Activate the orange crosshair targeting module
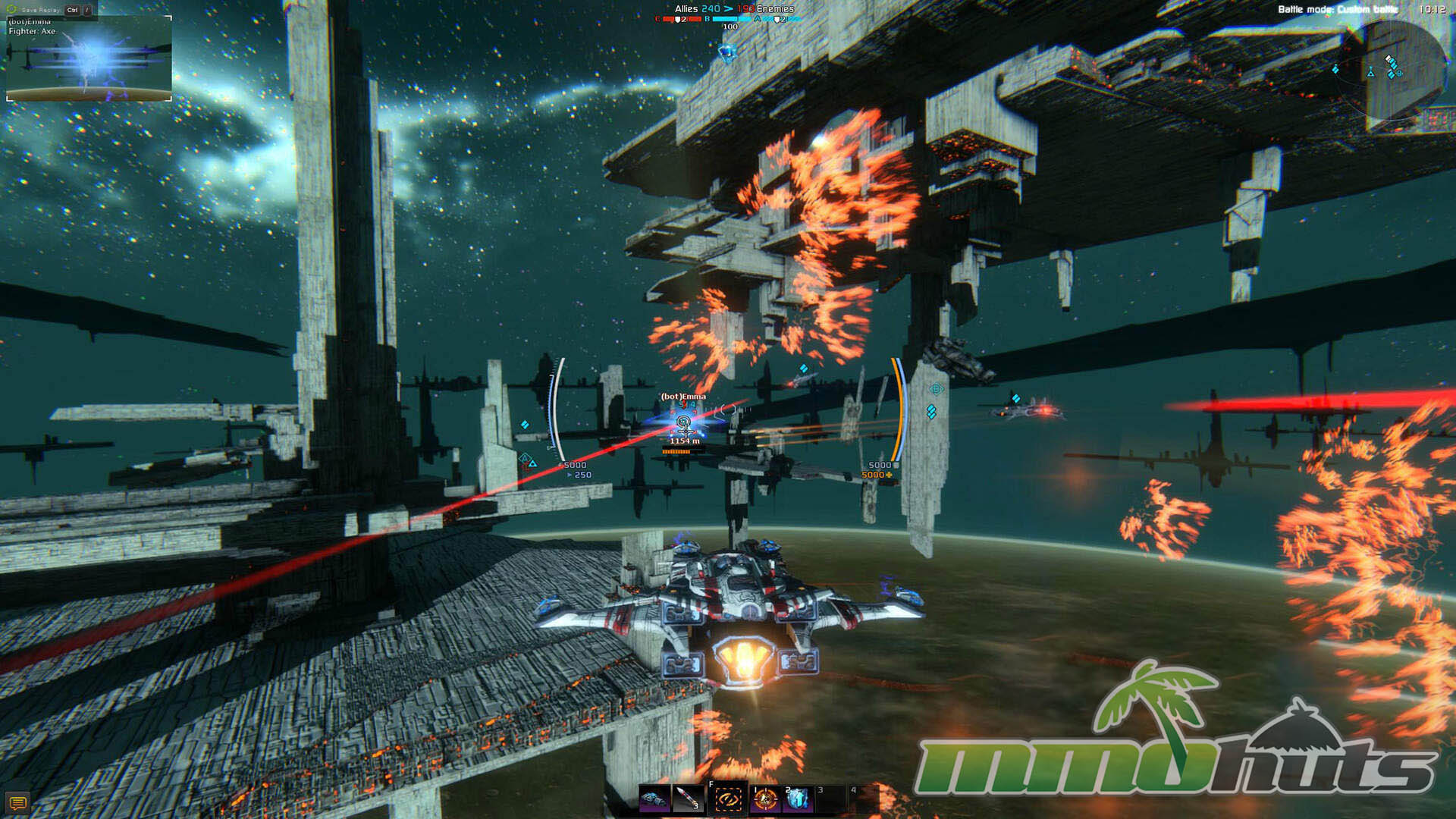Image resolution: width=1456 pixels, height=819 pixels. pos(764,799)
